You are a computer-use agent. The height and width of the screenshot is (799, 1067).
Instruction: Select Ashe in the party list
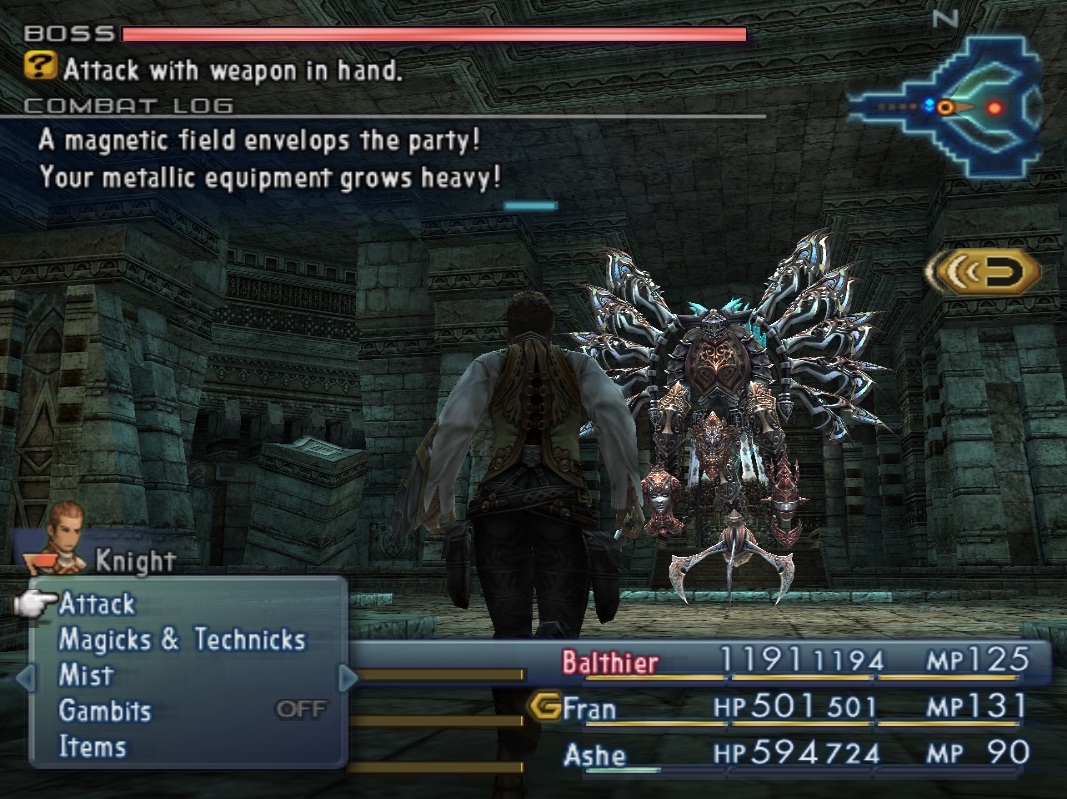594,754
